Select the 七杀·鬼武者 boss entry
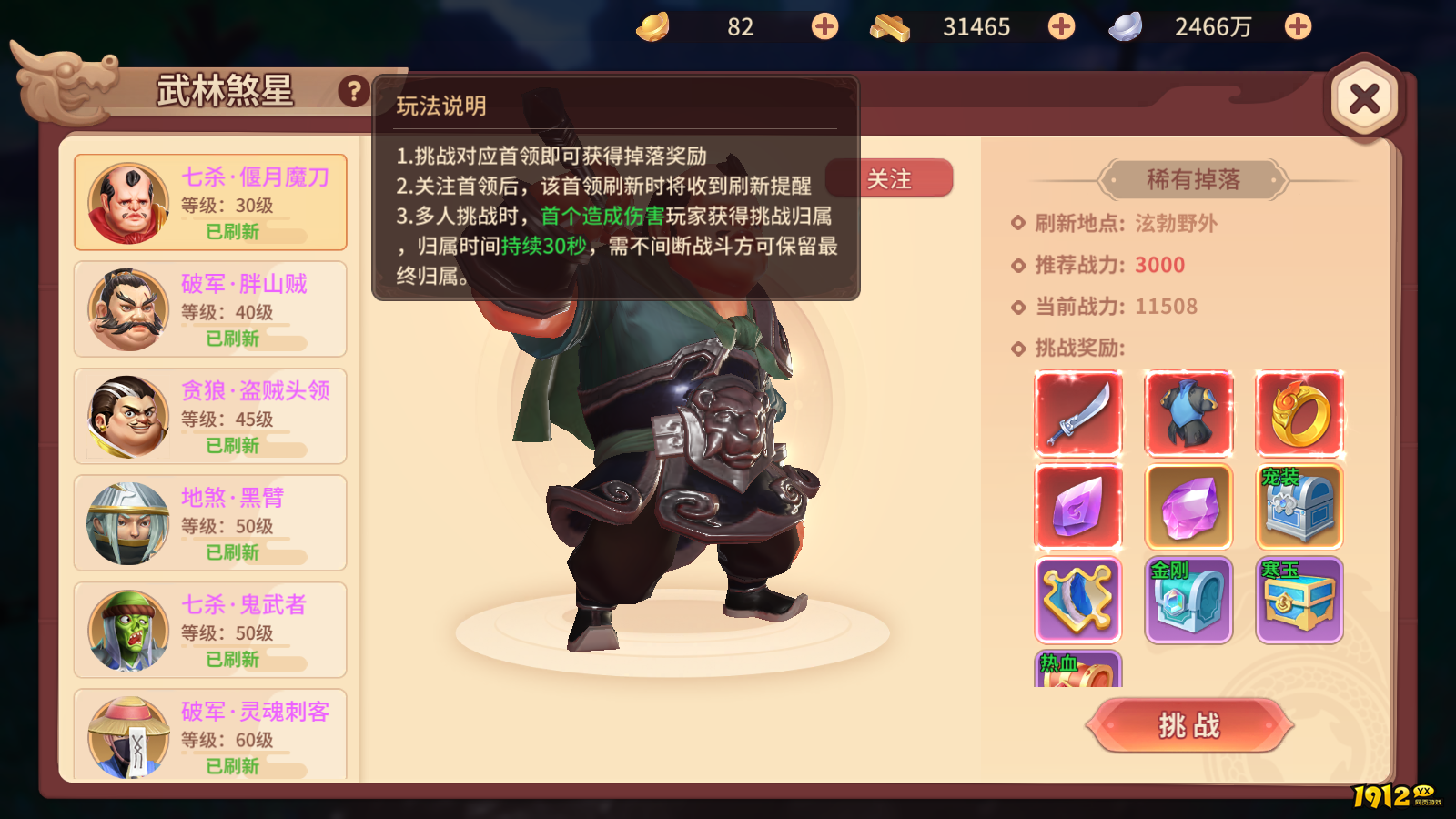The height and width of the screenshot is (819, 1456). point(209,631)
